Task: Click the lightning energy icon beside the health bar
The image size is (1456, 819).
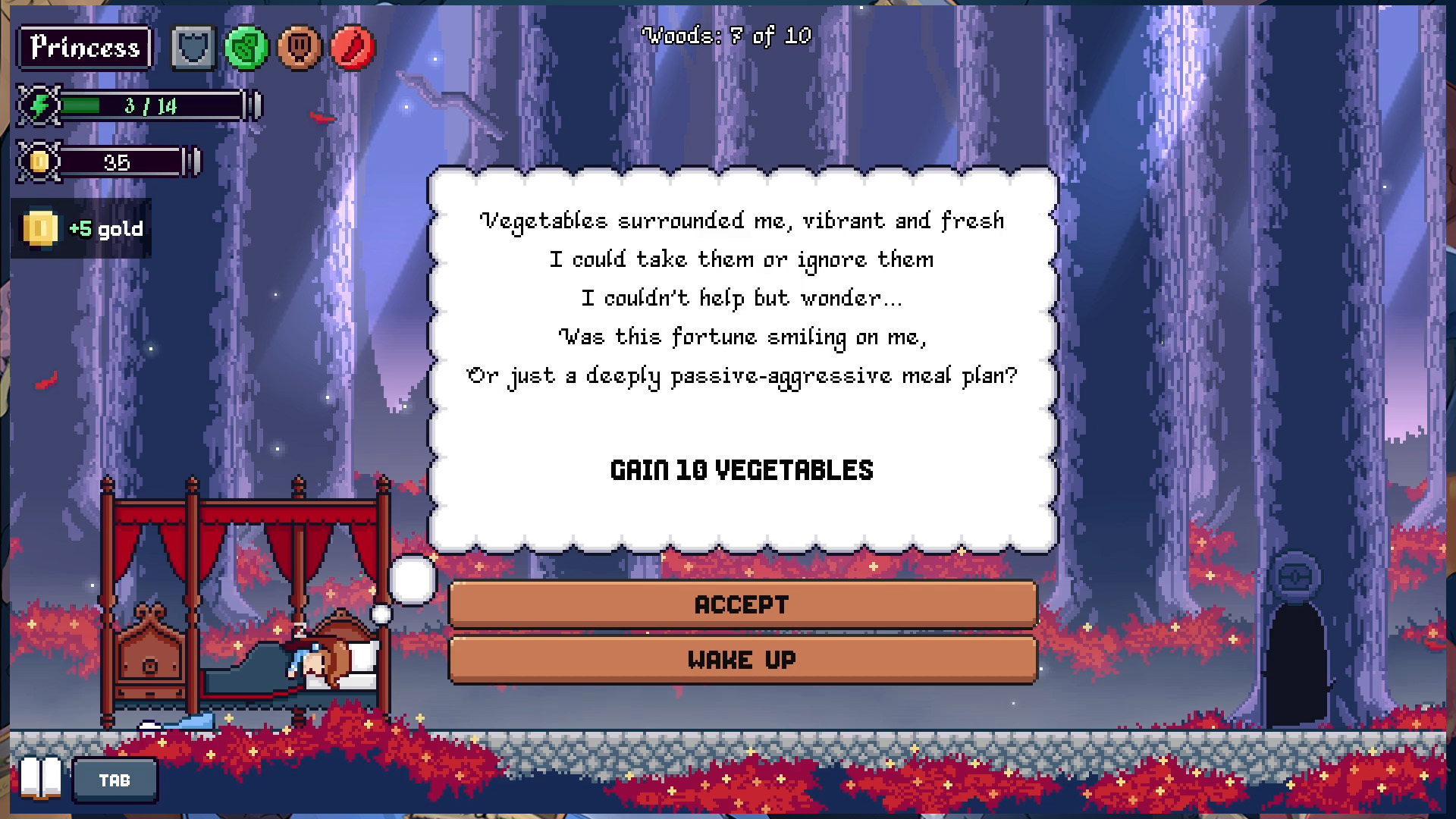Action: point(39,105)
